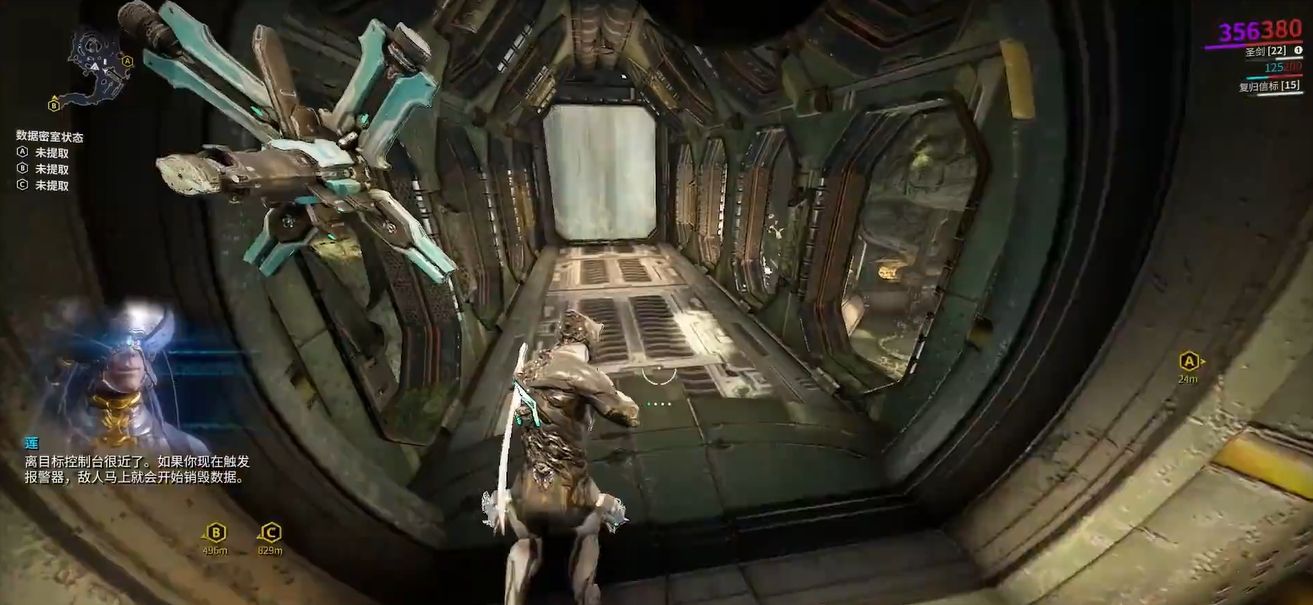
Task: Select vault B status row
Action: click(43, 169)
